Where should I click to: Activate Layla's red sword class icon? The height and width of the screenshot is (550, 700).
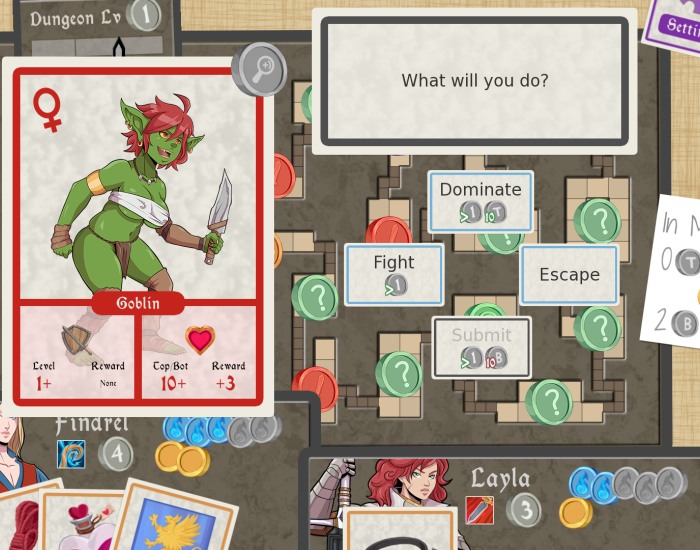point(479,510)
